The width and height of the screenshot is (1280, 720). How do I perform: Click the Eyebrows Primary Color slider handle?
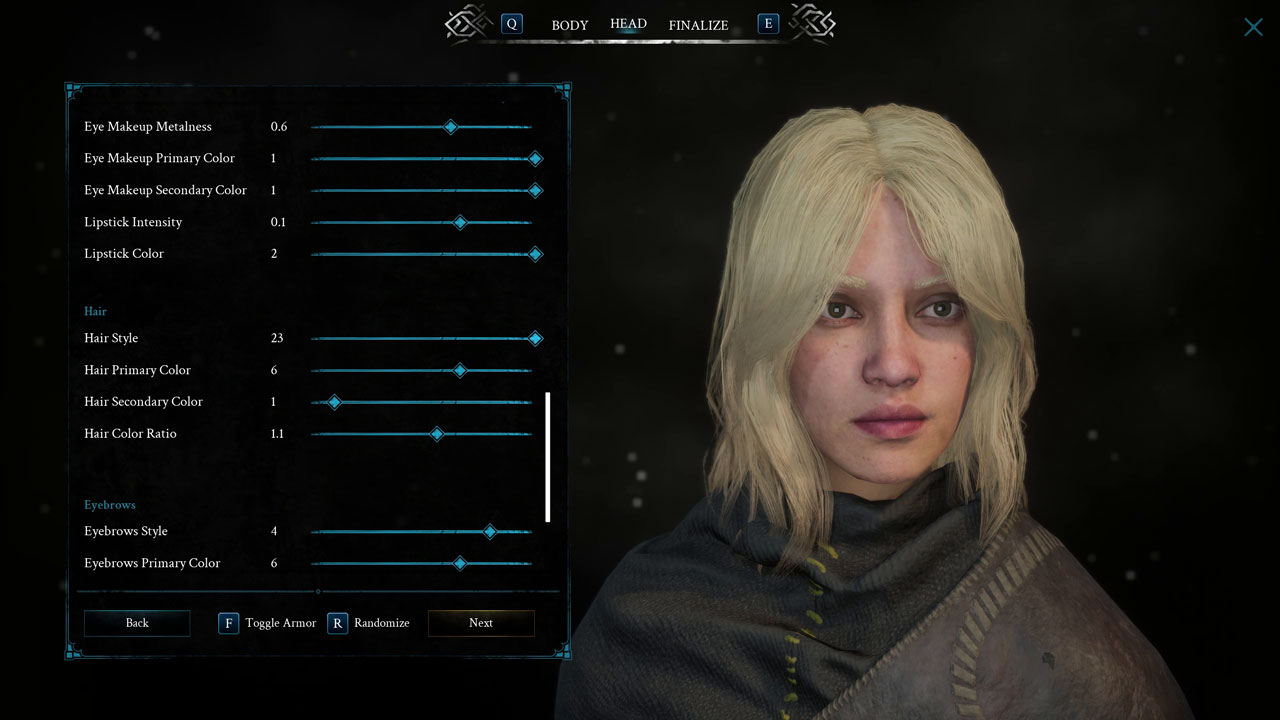[x=460, y=563]
